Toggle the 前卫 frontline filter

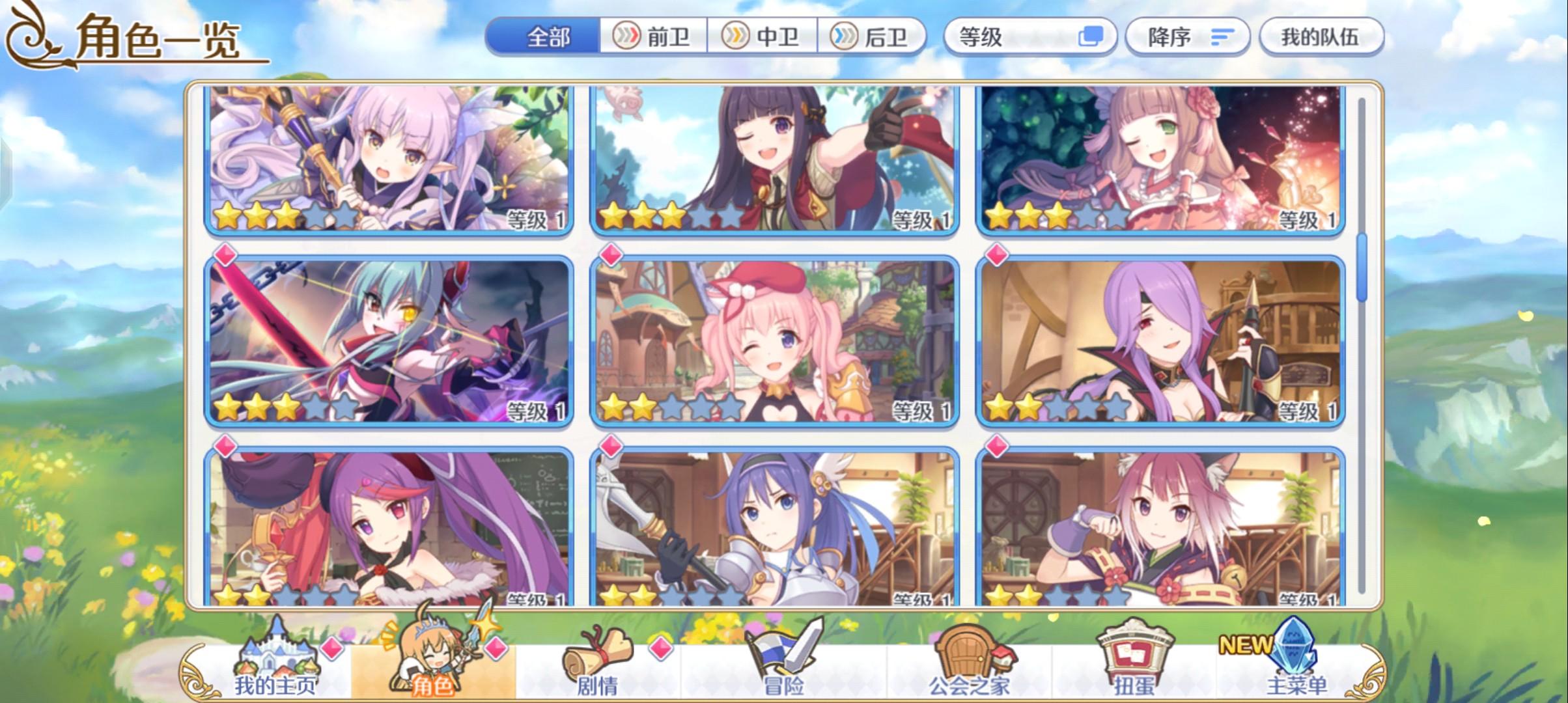coord(653,37)
